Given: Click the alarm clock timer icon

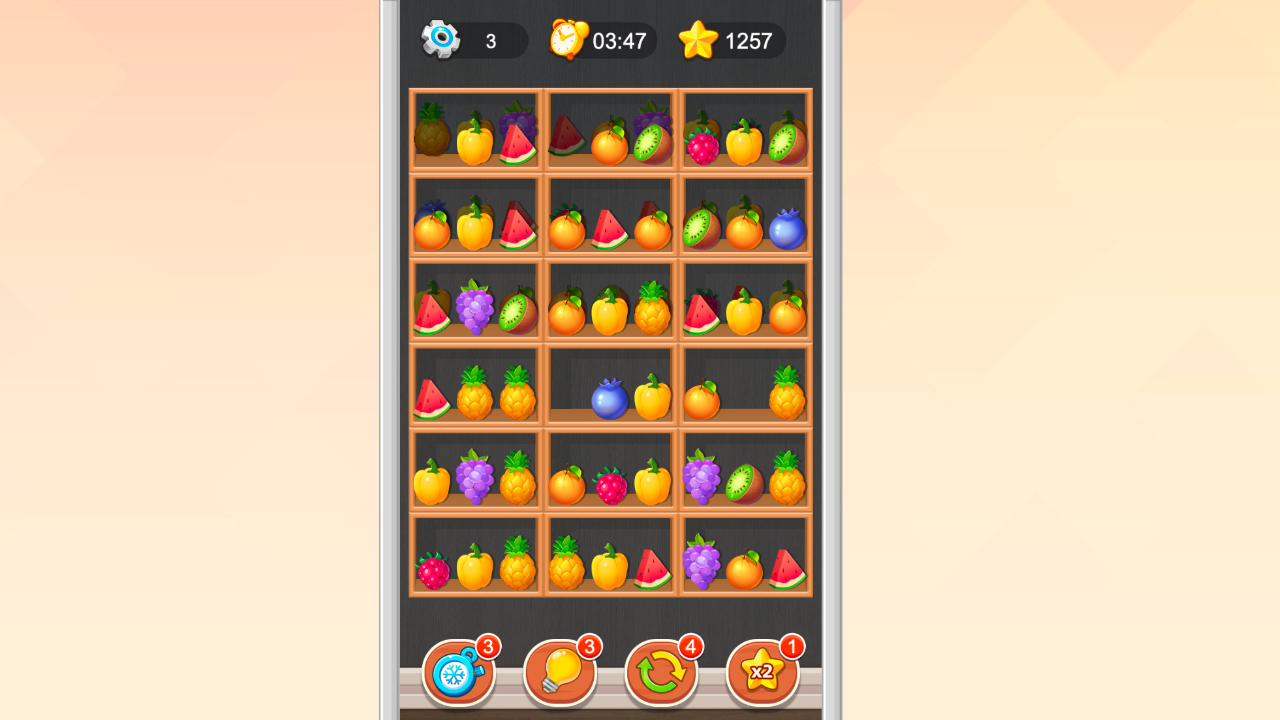Looking at the screenshot, I should point(568,40).
